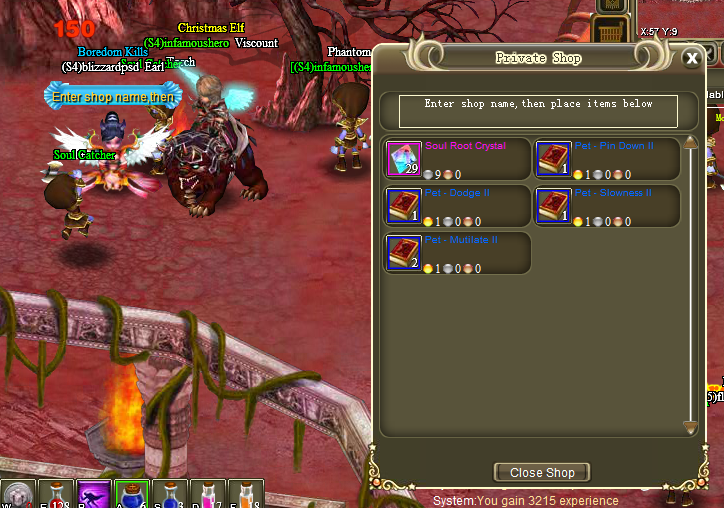This screenshot has width=724, height=508.
Task: Use the orange potion in hotbar
Action: (x=246, y=495)
